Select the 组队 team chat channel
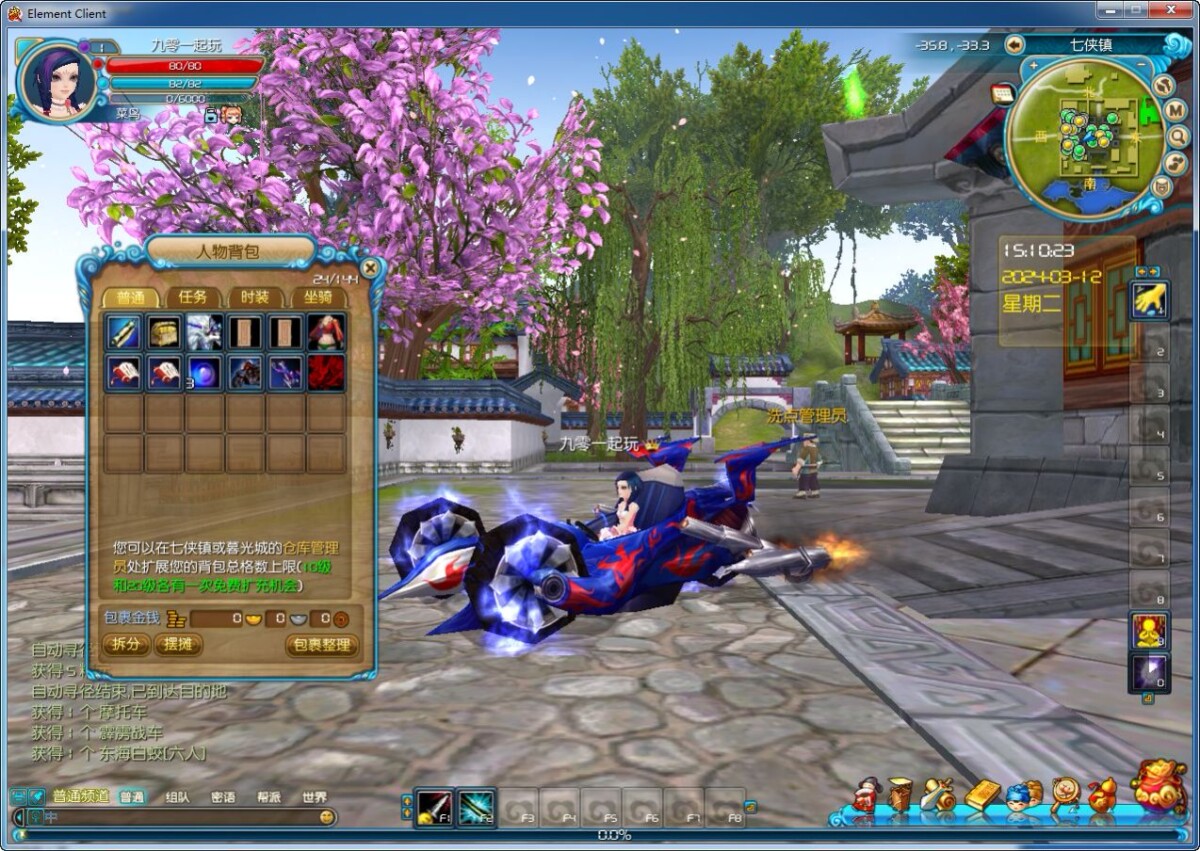 [177, 797]
